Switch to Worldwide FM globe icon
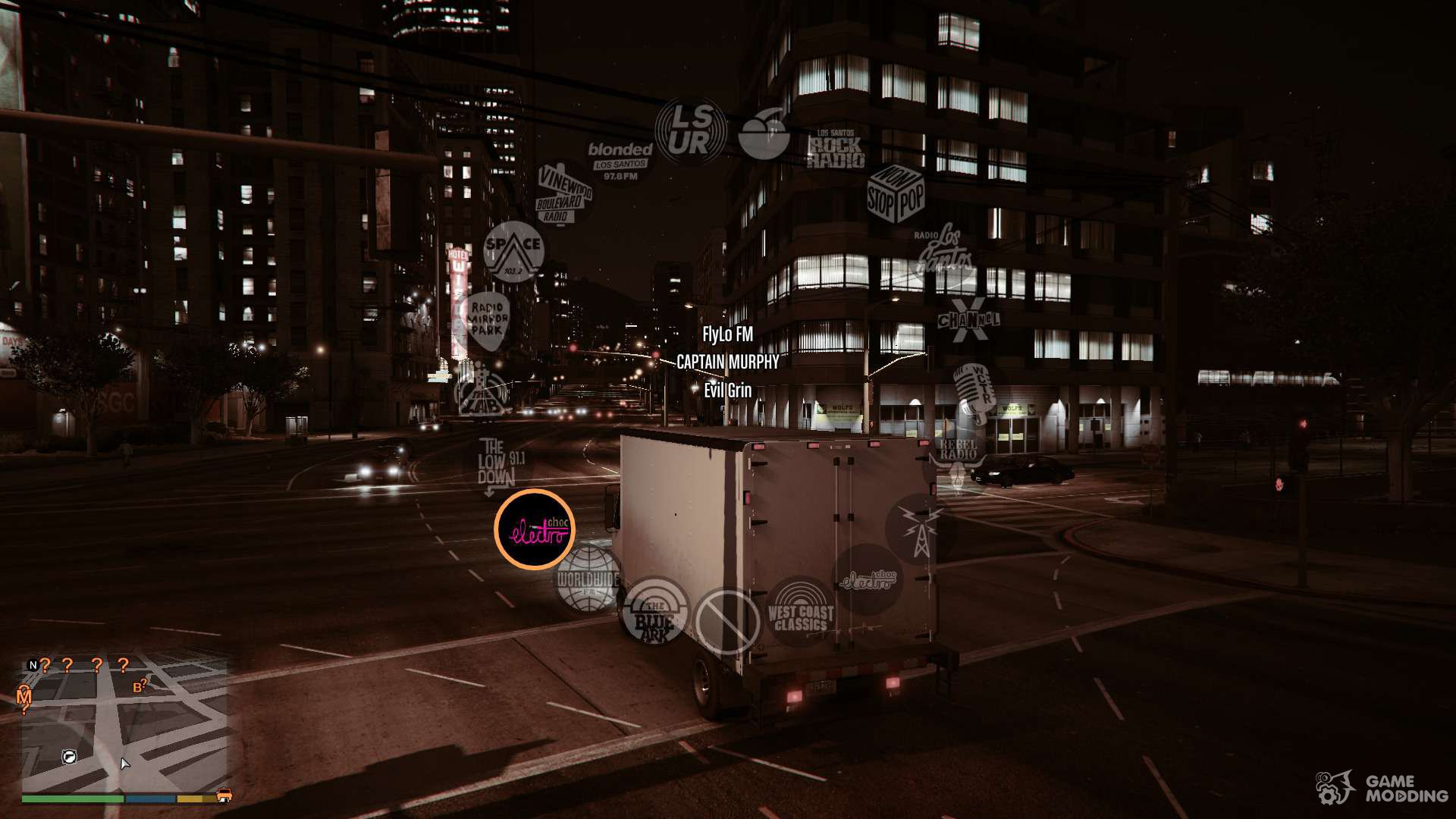Image resolution: width=1456 pixels, height=819 pixels. [588, 581]
